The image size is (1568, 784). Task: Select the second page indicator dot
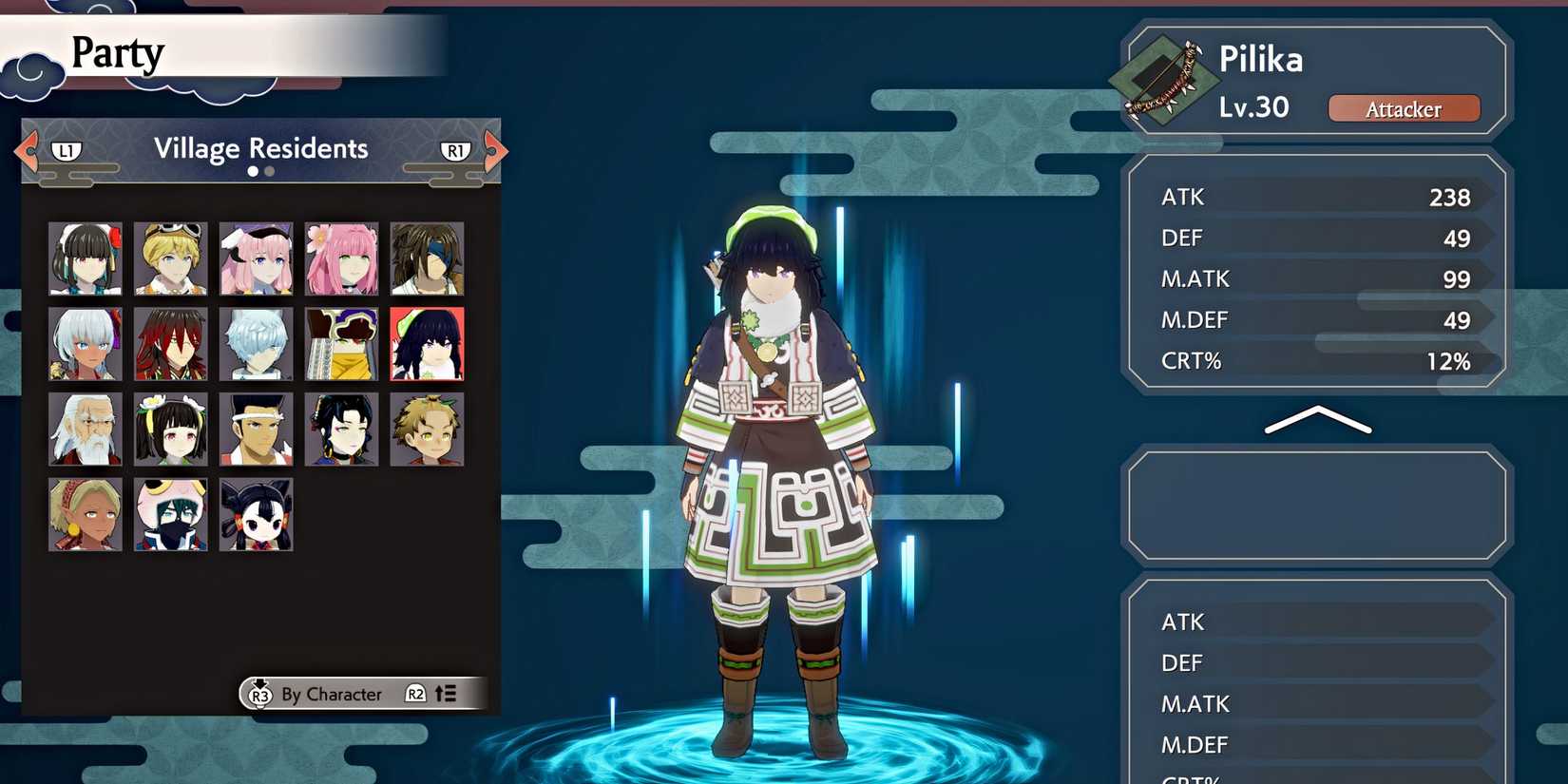pos(268,171)
